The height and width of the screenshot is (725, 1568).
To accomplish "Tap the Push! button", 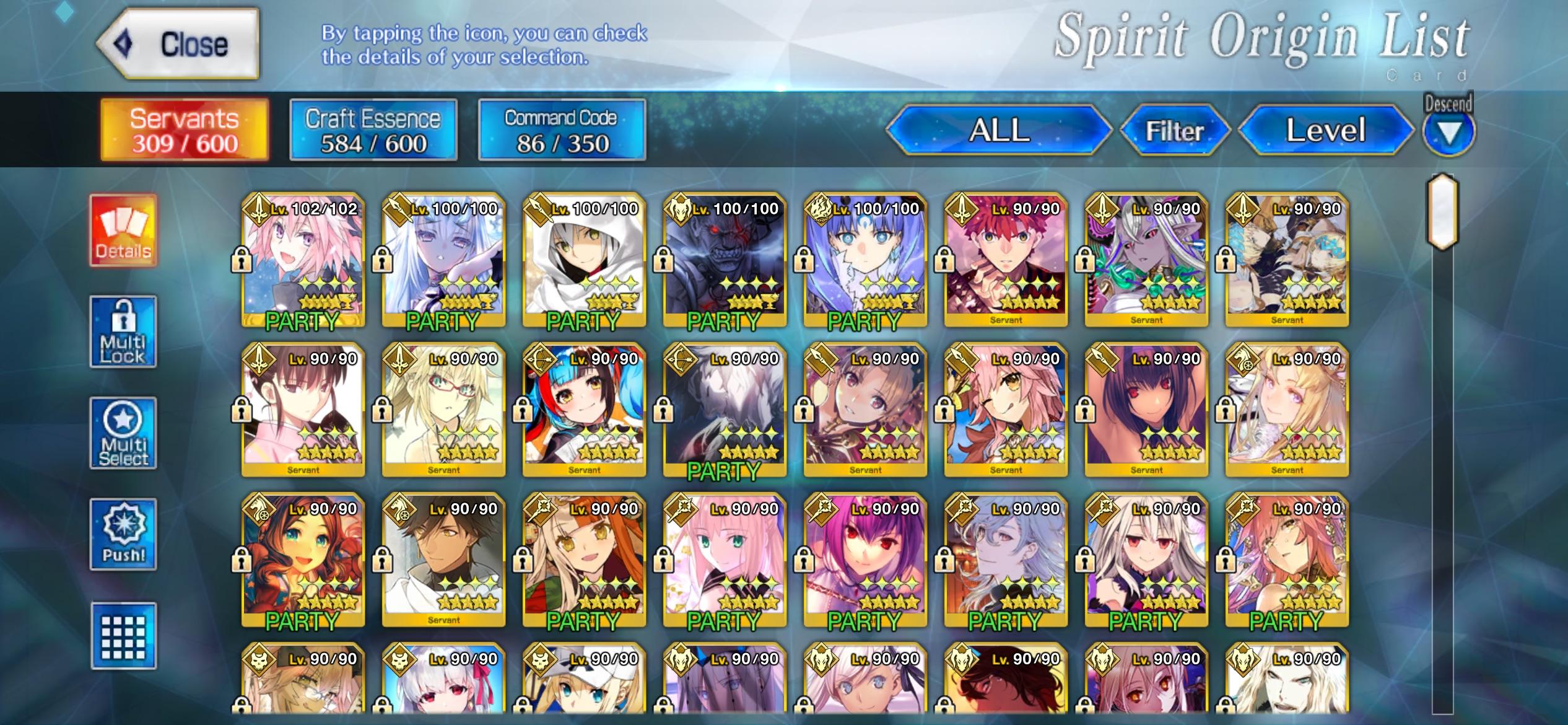I will [x=123, y=534].
